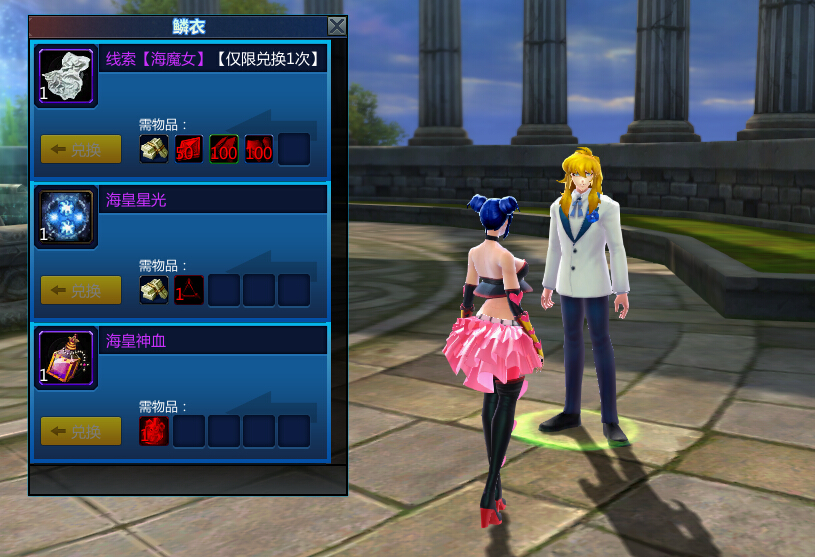The image size is (815, 557).
Task: Click the 兑换 button for 海皇星光
Action: [81, 291]
